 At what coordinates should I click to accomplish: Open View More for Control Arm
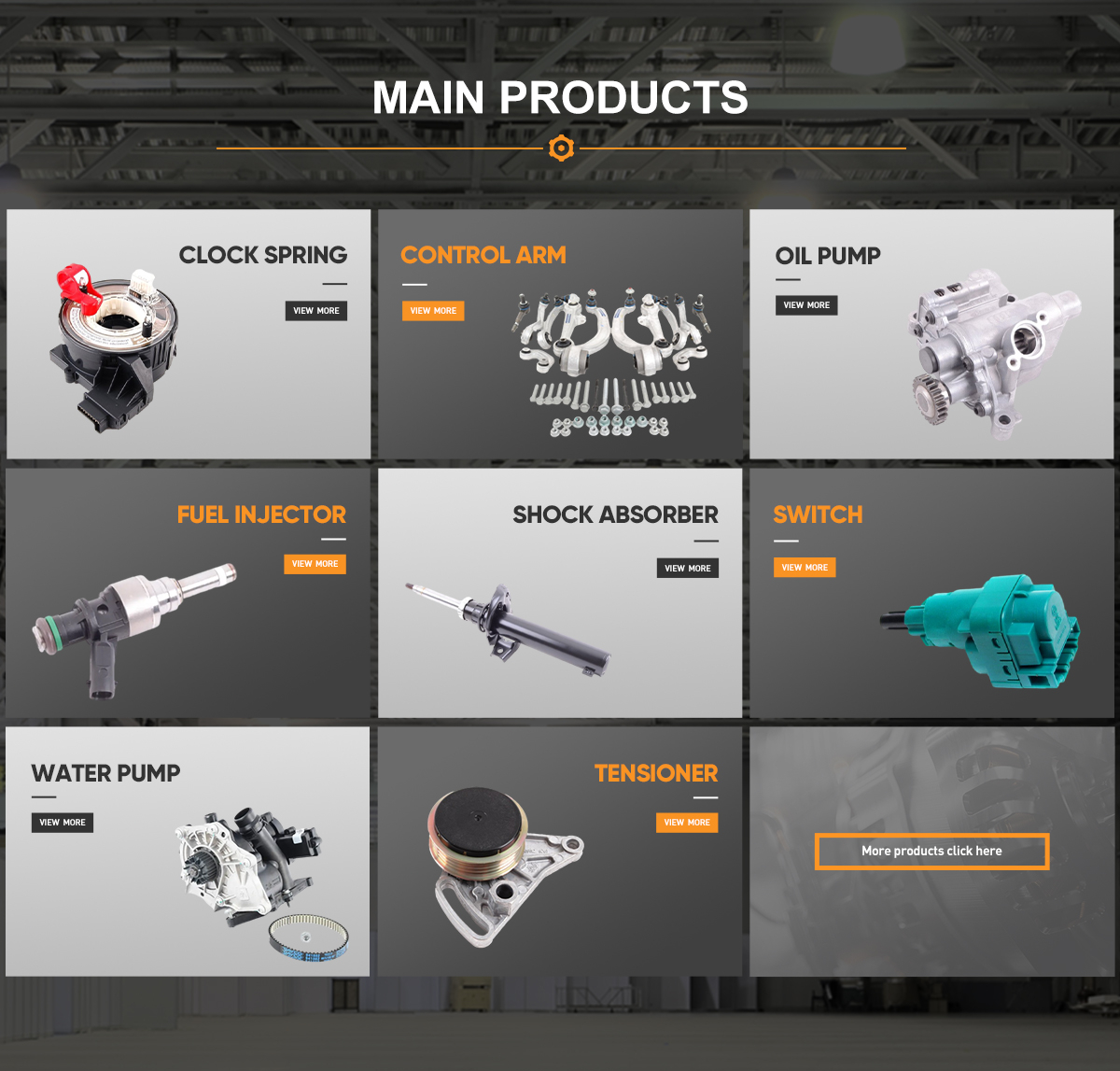click(x=433, y=311)
